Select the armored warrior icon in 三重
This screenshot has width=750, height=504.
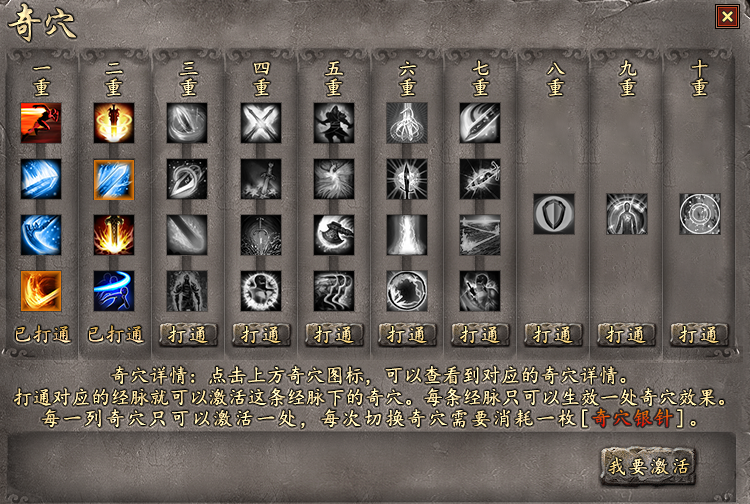[188, 291]
